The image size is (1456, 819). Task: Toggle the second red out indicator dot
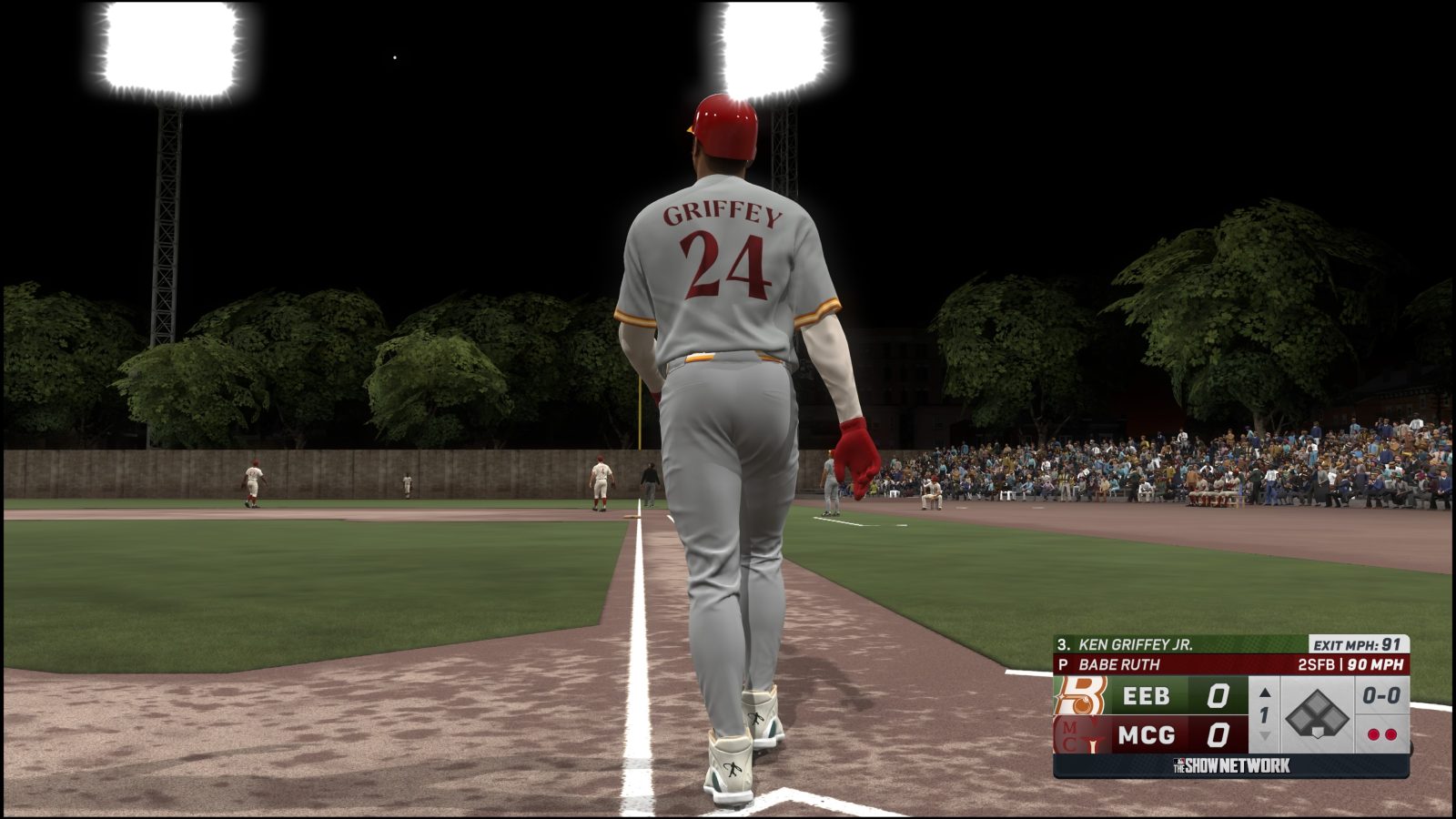pyautogui.click(x=1390, y=735)
